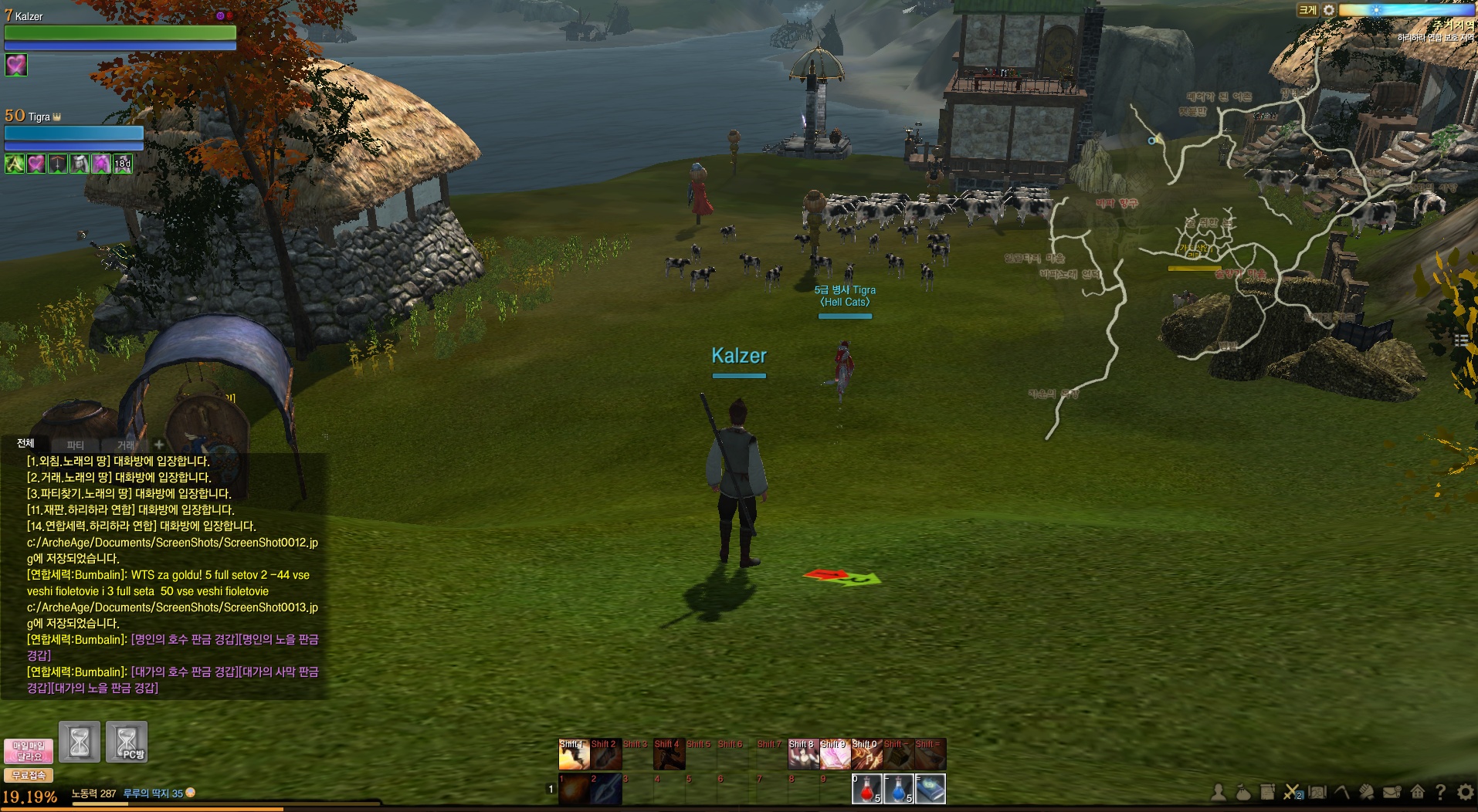The height and width of the screenshot is (812, 1478).
Task: Click the 무료접속 button
Action: tap(29, 775)
